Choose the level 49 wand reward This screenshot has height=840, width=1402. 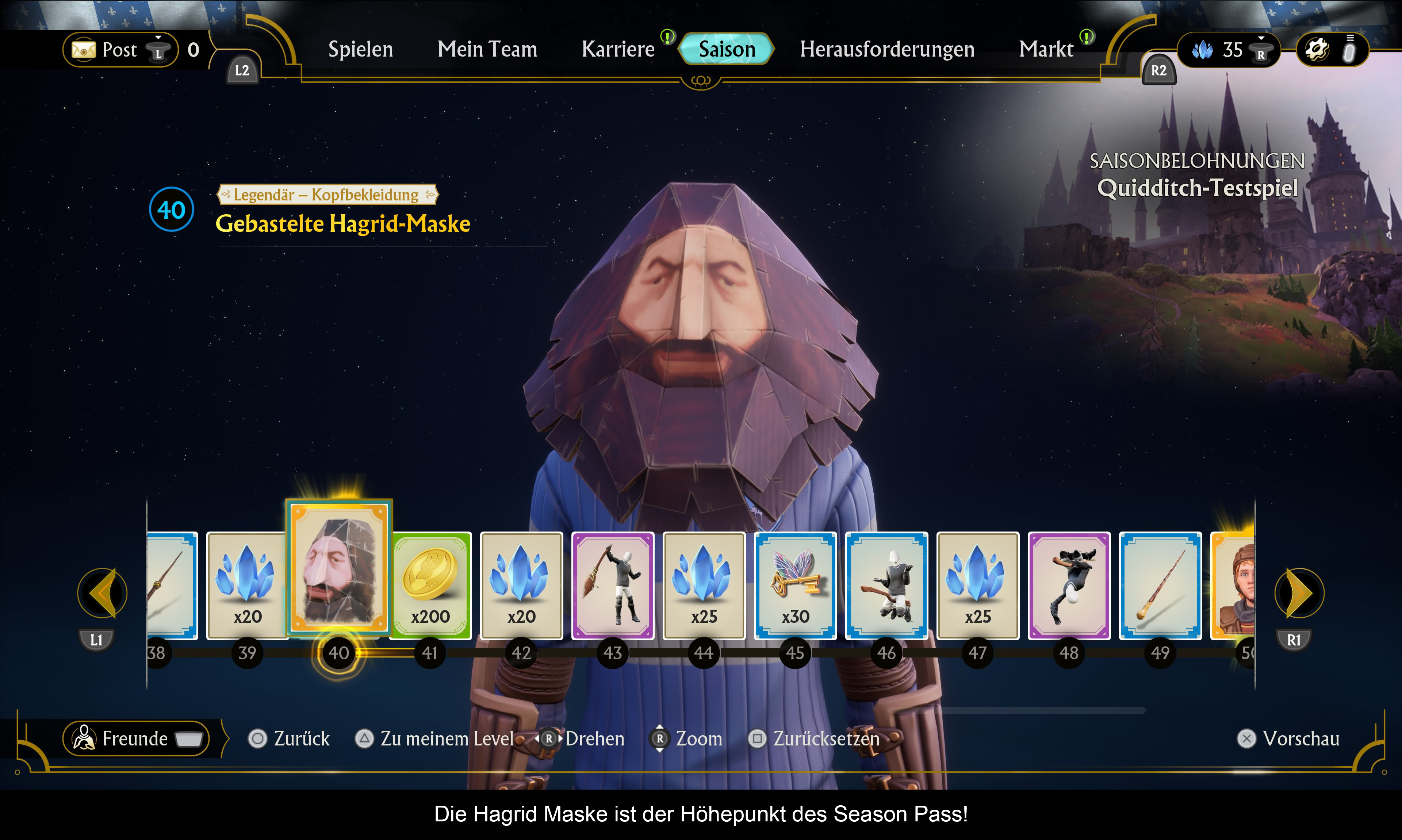click(x=1160, y=585)
